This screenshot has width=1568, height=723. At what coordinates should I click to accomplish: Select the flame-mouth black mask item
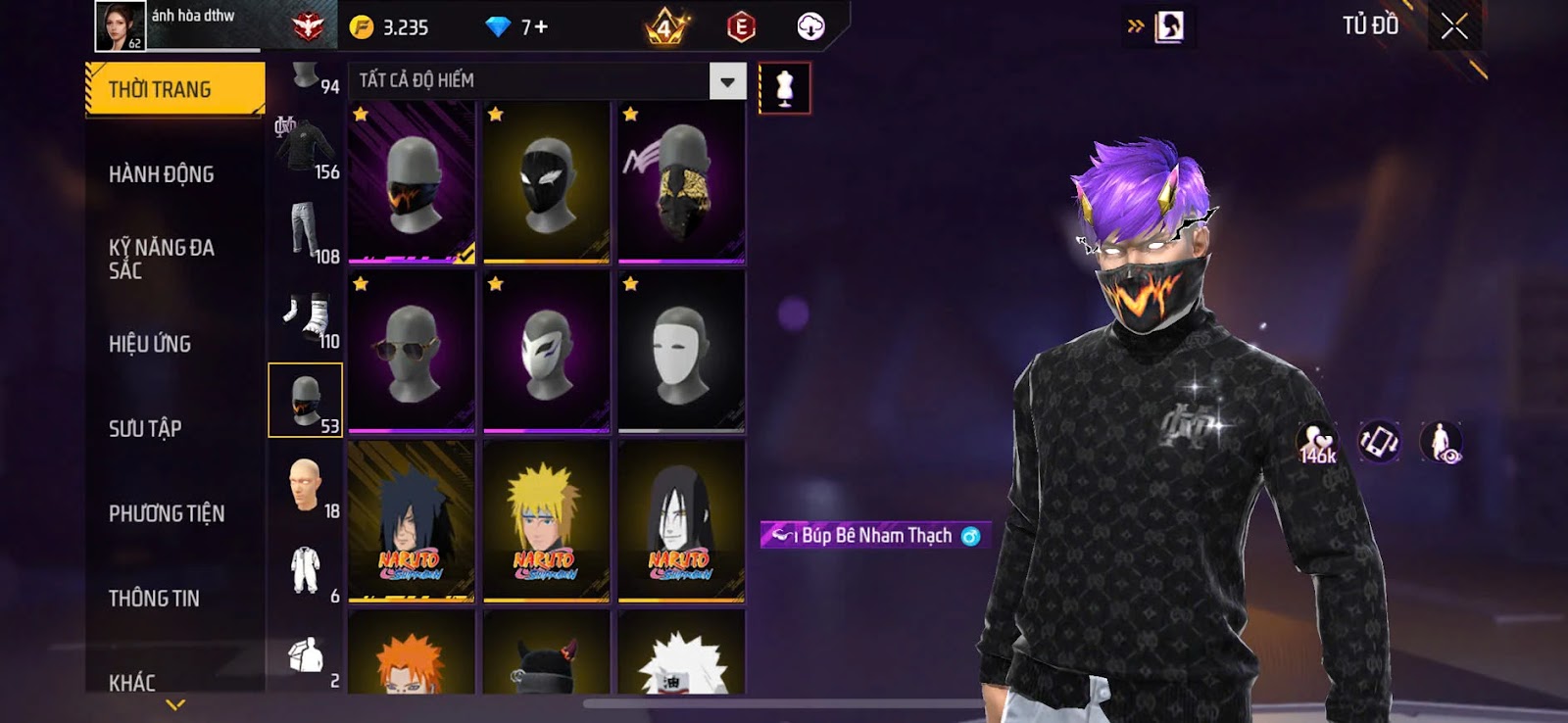point(412,182)
